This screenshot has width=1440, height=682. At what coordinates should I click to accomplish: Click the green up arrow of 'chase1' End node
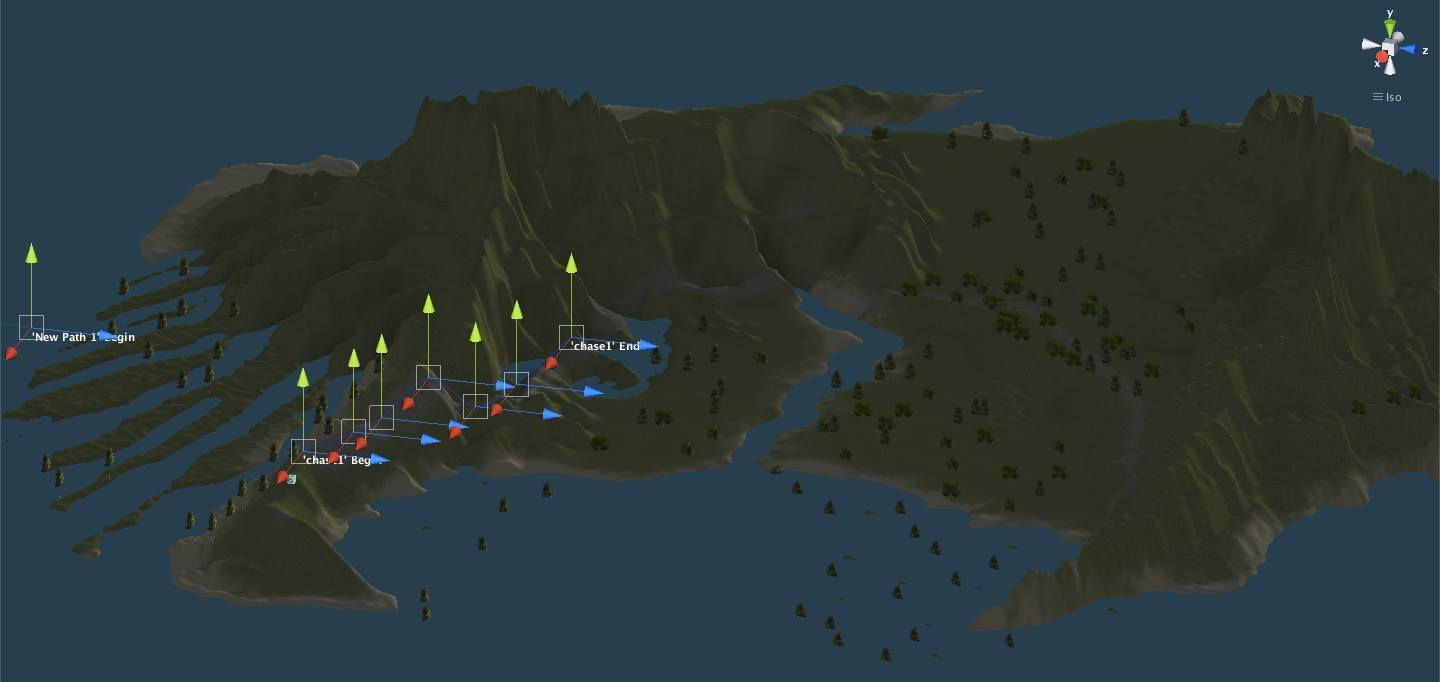[571, 263]
